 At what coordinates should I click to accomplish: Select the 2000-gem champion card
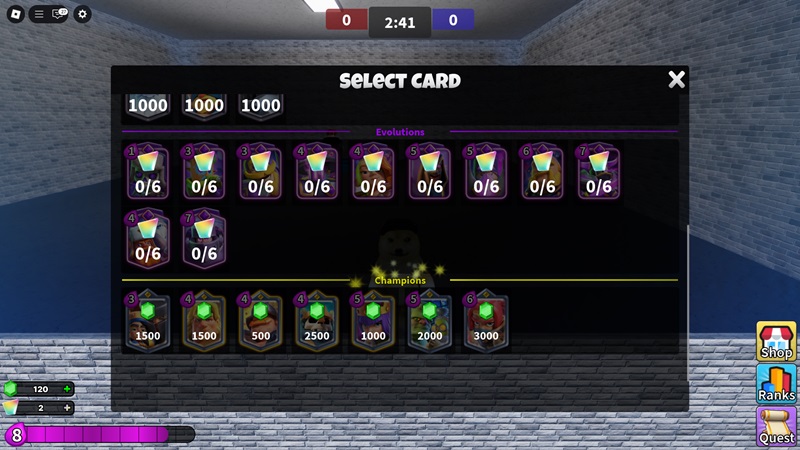(x=429, y=321)
